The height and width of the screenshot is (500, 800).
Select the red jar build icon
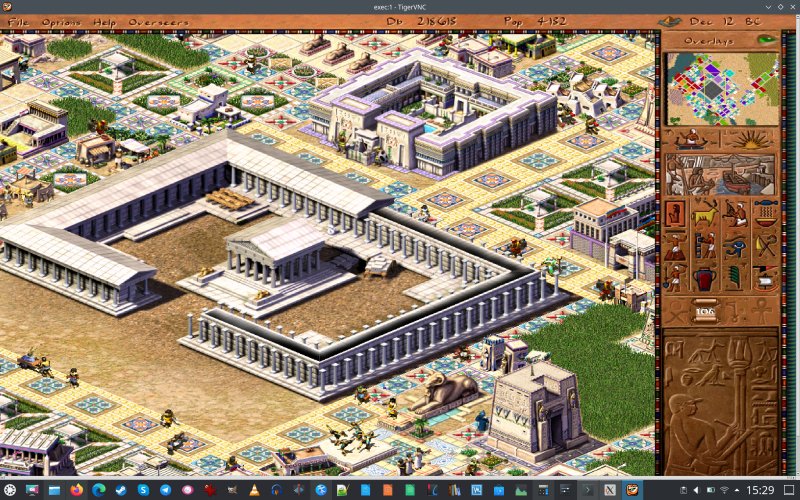point(706,277)
